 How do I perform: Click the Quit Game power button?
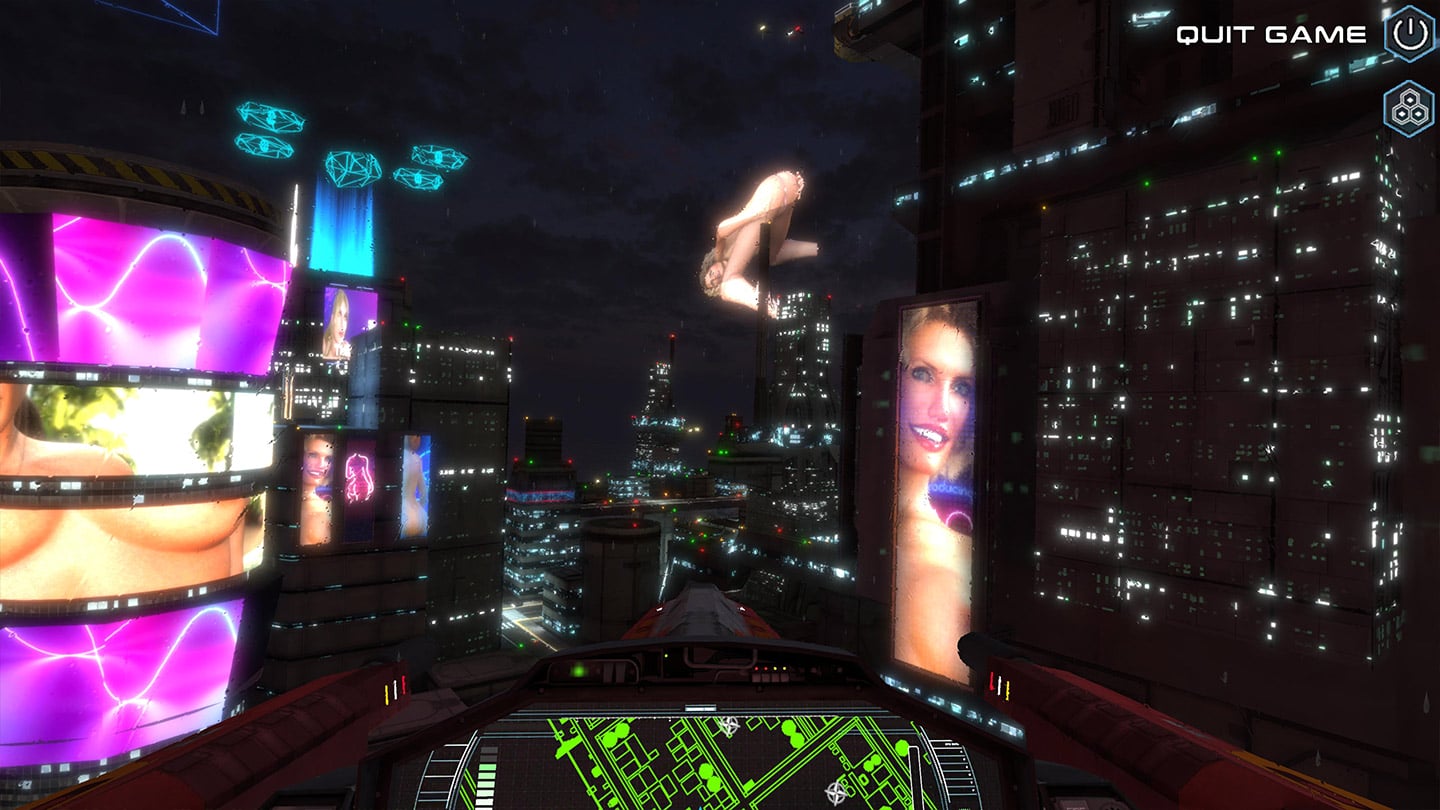click(1410, 34)
